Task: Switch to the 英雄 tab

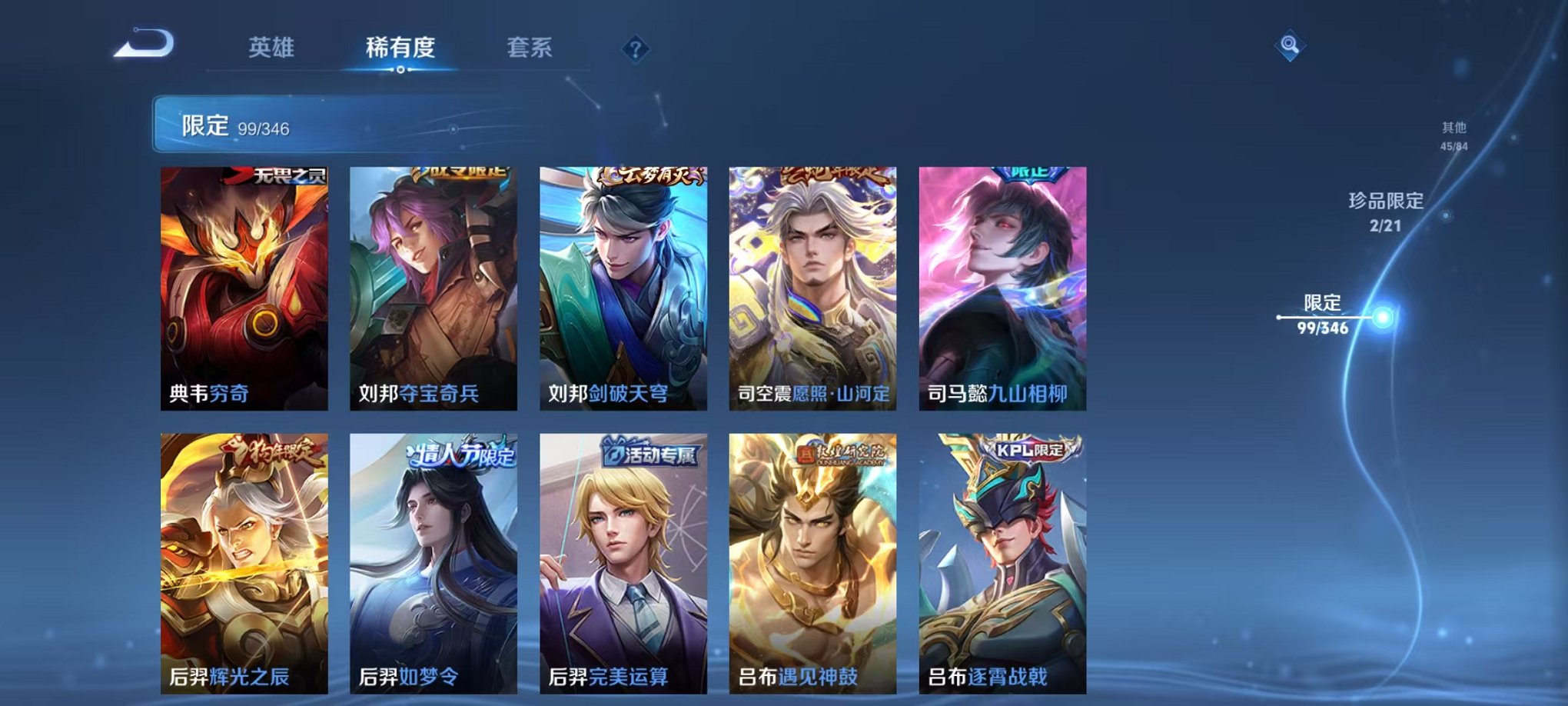Action: pyautogui.click(x=273, y=48)
